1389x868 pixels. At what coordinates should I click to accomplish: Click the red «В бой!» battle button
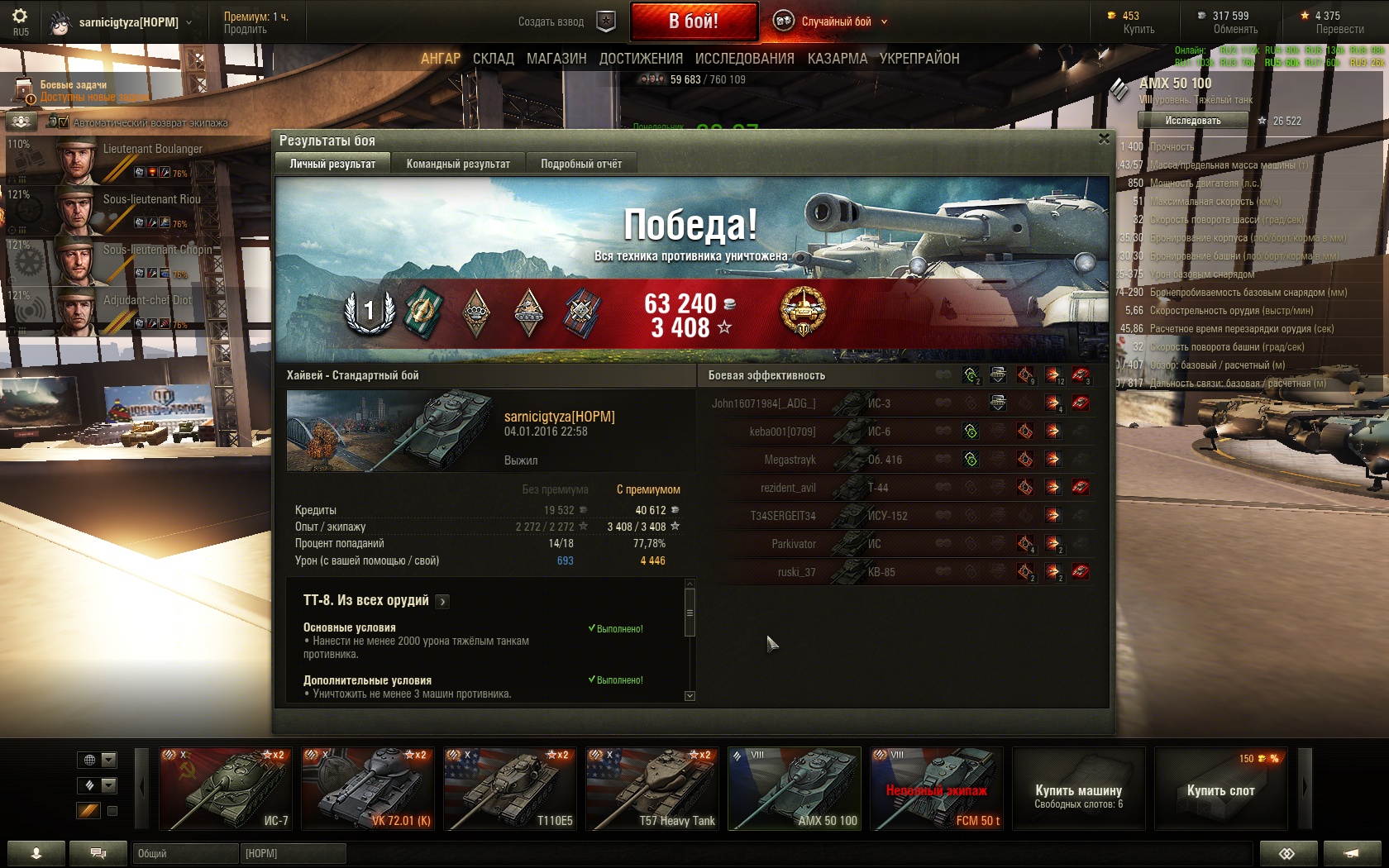coord(694,21)
